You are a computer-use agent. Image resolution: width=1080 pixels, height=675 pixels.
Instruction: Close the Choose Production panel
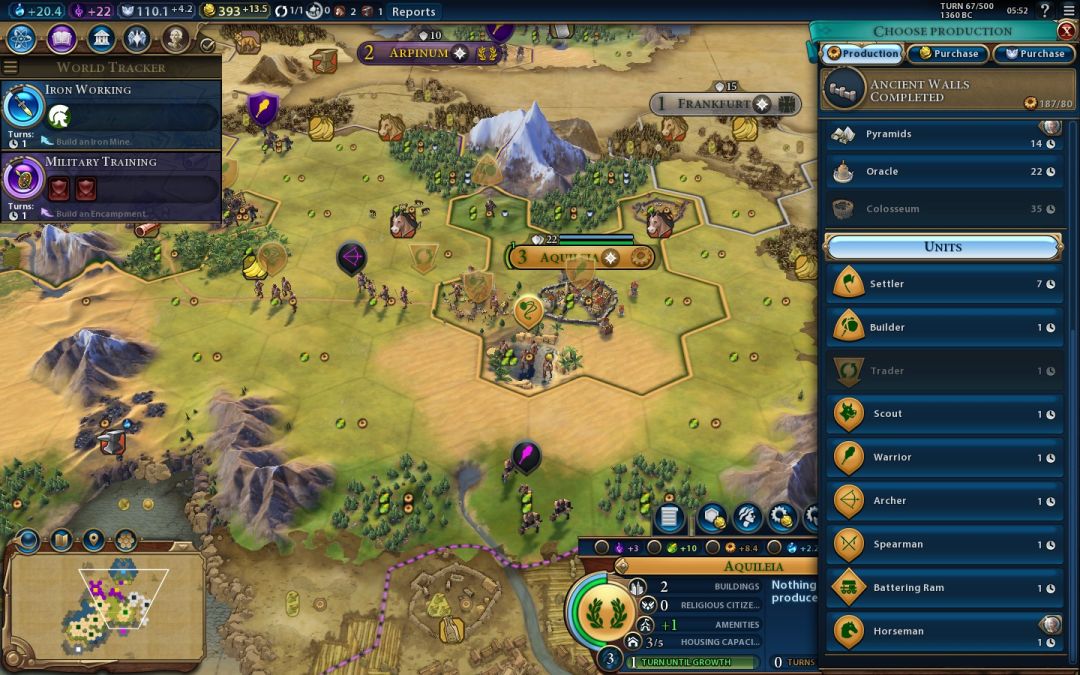pos(1067,31)
